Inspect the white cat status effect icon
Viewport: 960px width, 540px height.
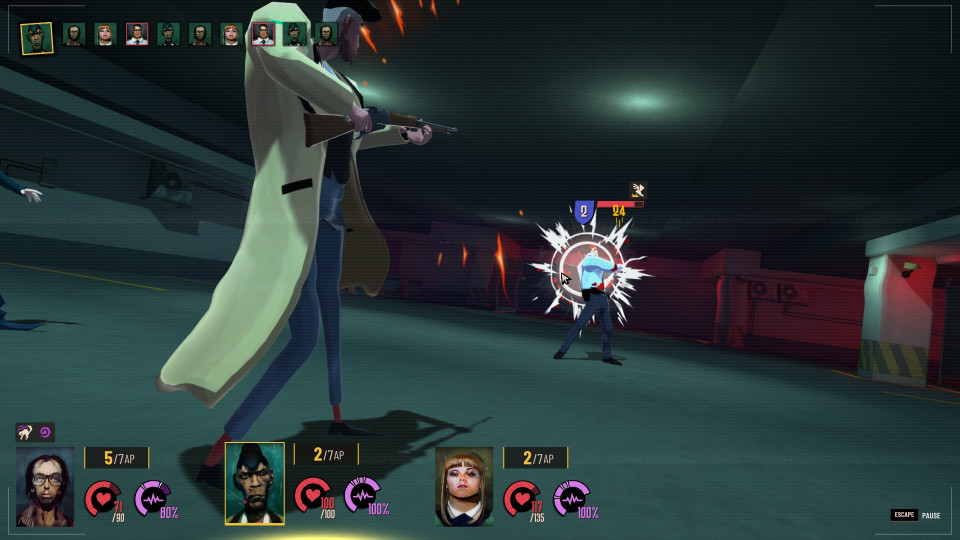[26, 433]
